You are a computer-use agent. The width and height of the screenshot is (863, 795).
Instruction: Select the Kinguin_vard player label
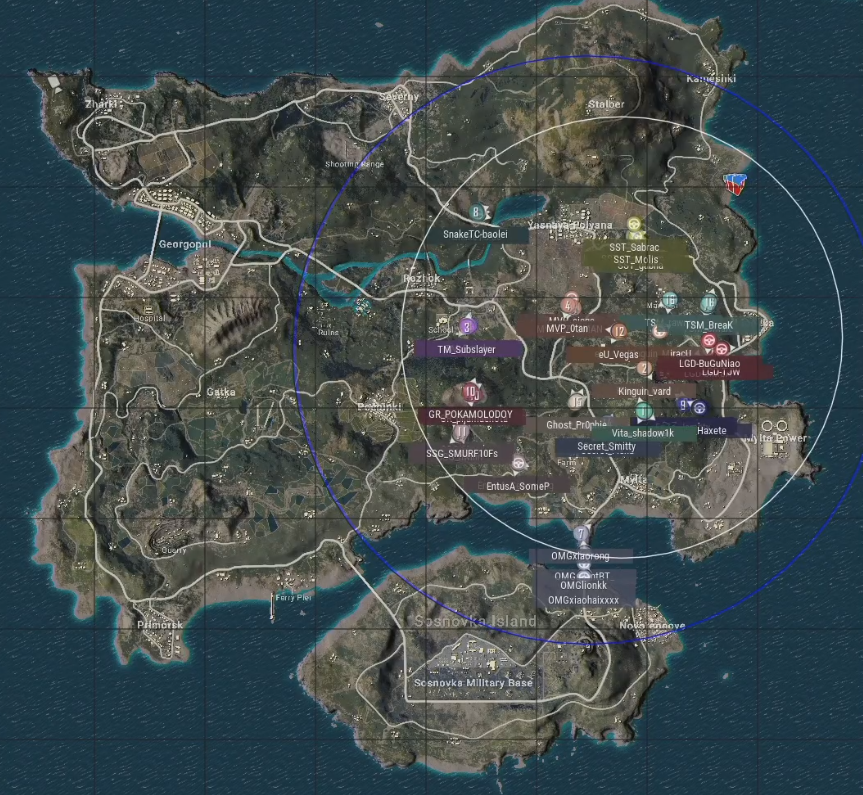643,390
